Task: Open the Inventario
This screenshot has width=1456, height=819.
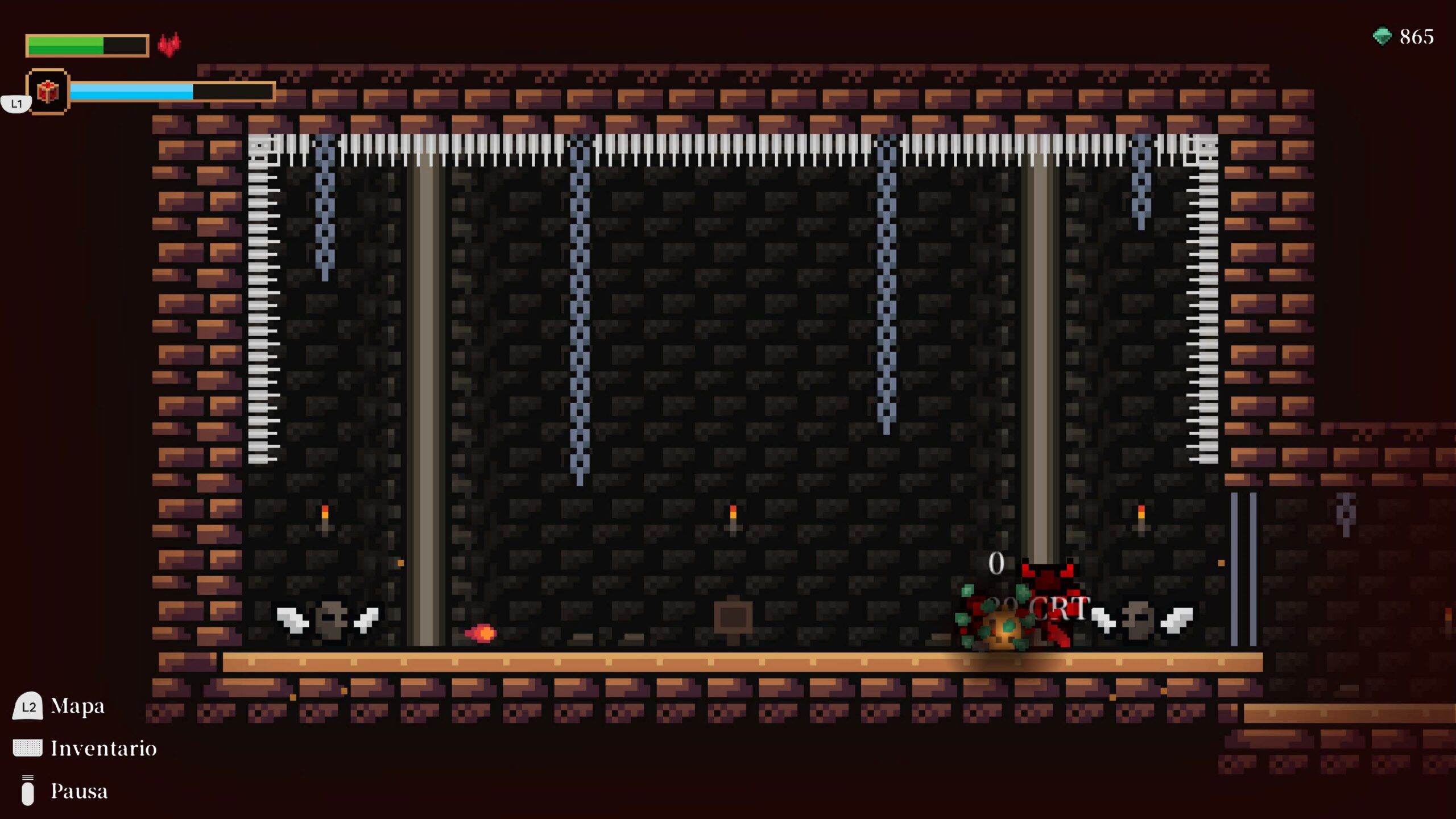Action: pos(103,748)
